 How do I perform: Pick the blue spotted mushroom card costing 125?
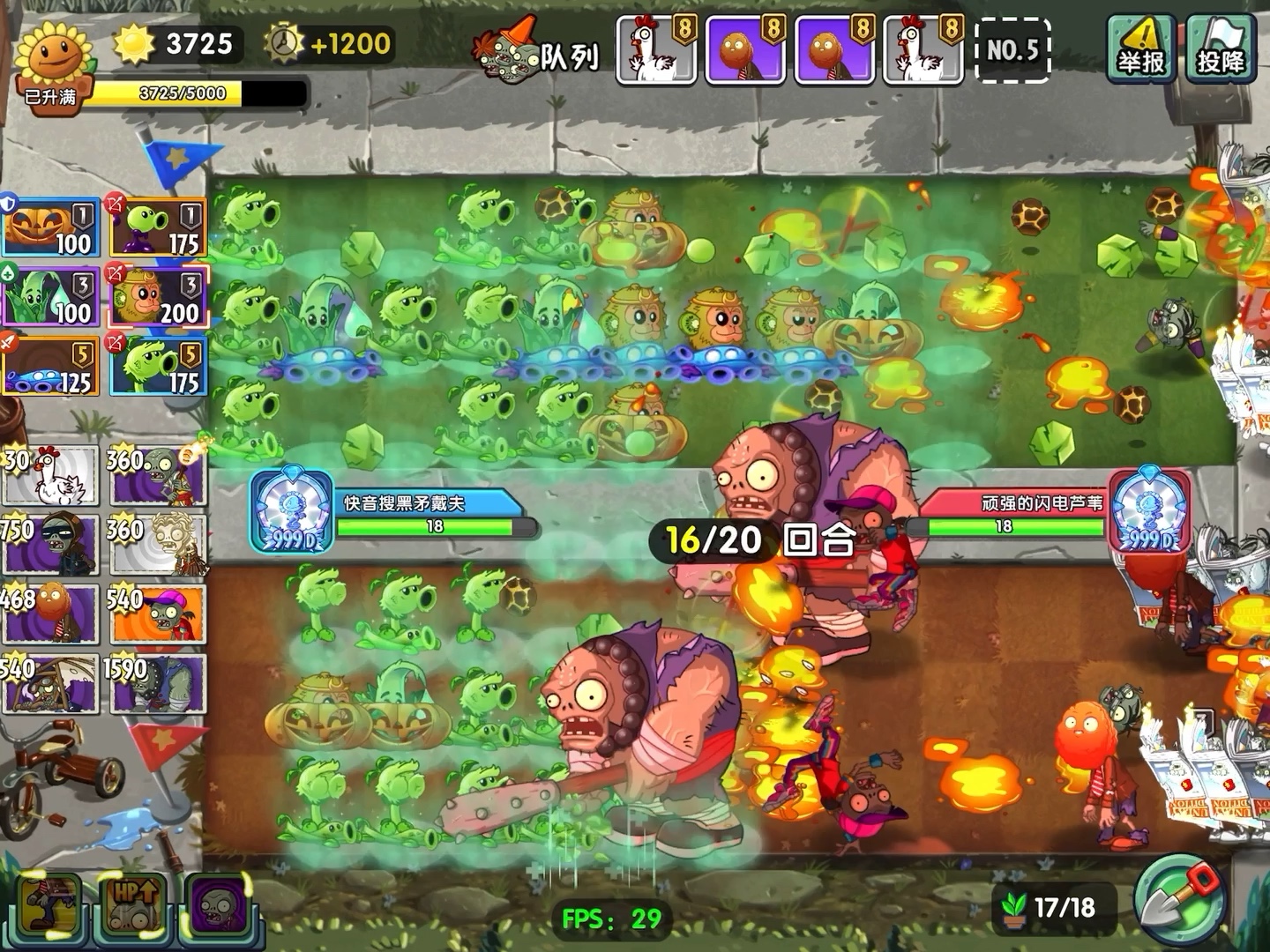click(x=52, y=367)
